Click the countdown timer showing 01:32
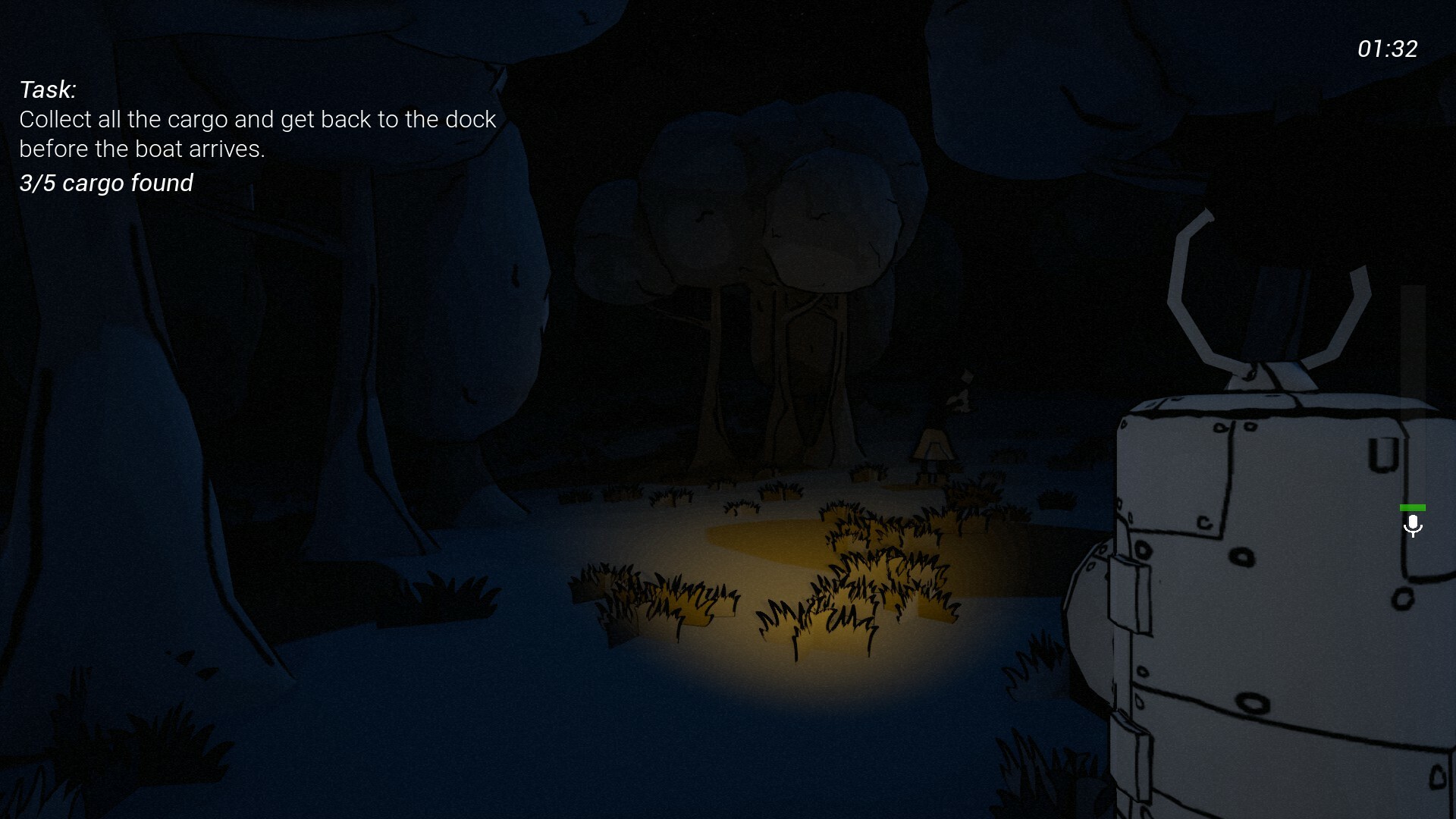 1387,49
